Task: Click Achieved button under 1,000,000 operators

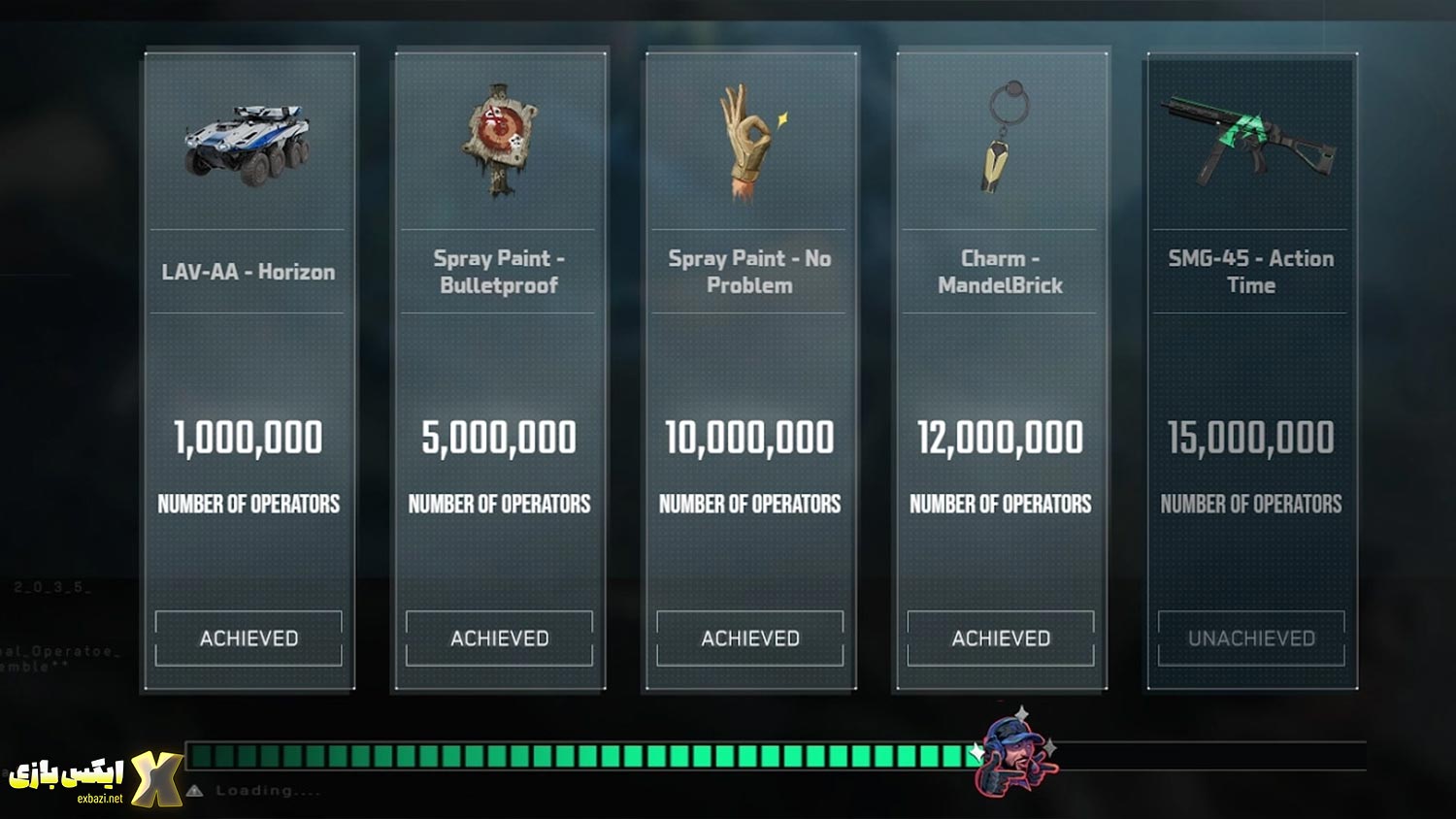Action: [248, 639]
